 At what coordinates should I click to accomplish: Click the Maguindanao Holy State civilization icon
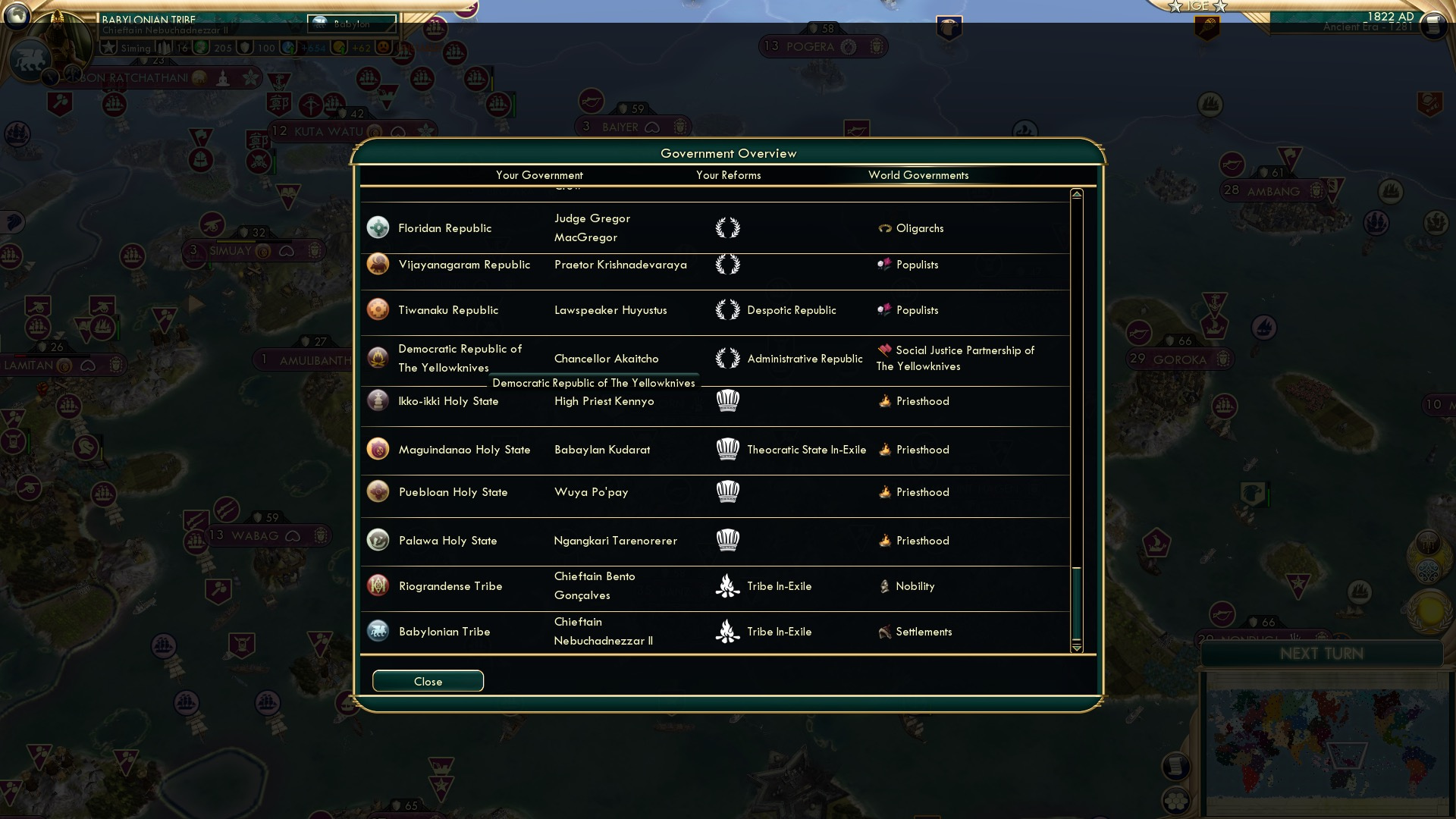[378, 449]
